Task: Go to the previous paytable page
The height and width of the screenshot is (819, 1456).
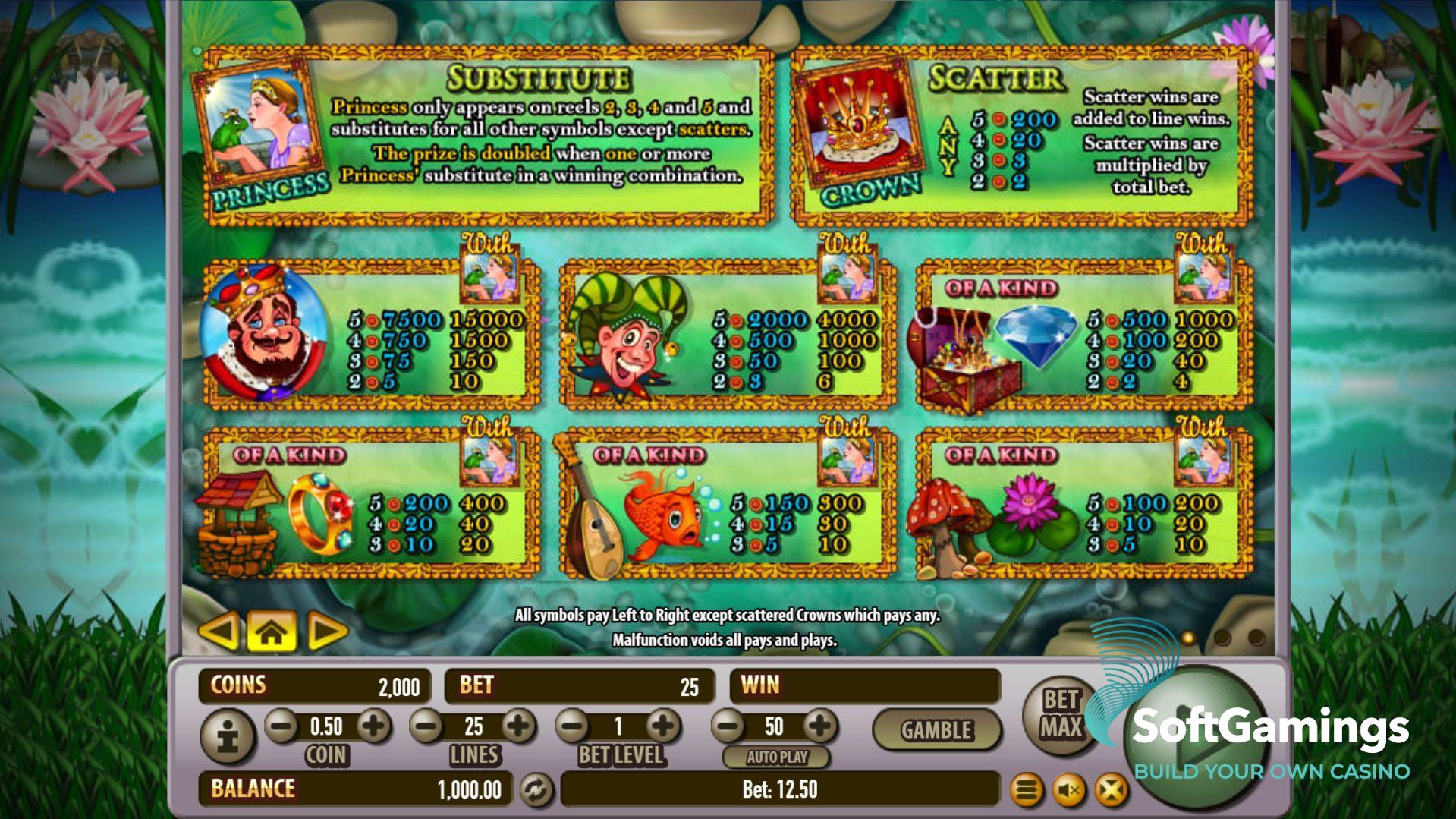Action: click(218, 632)
